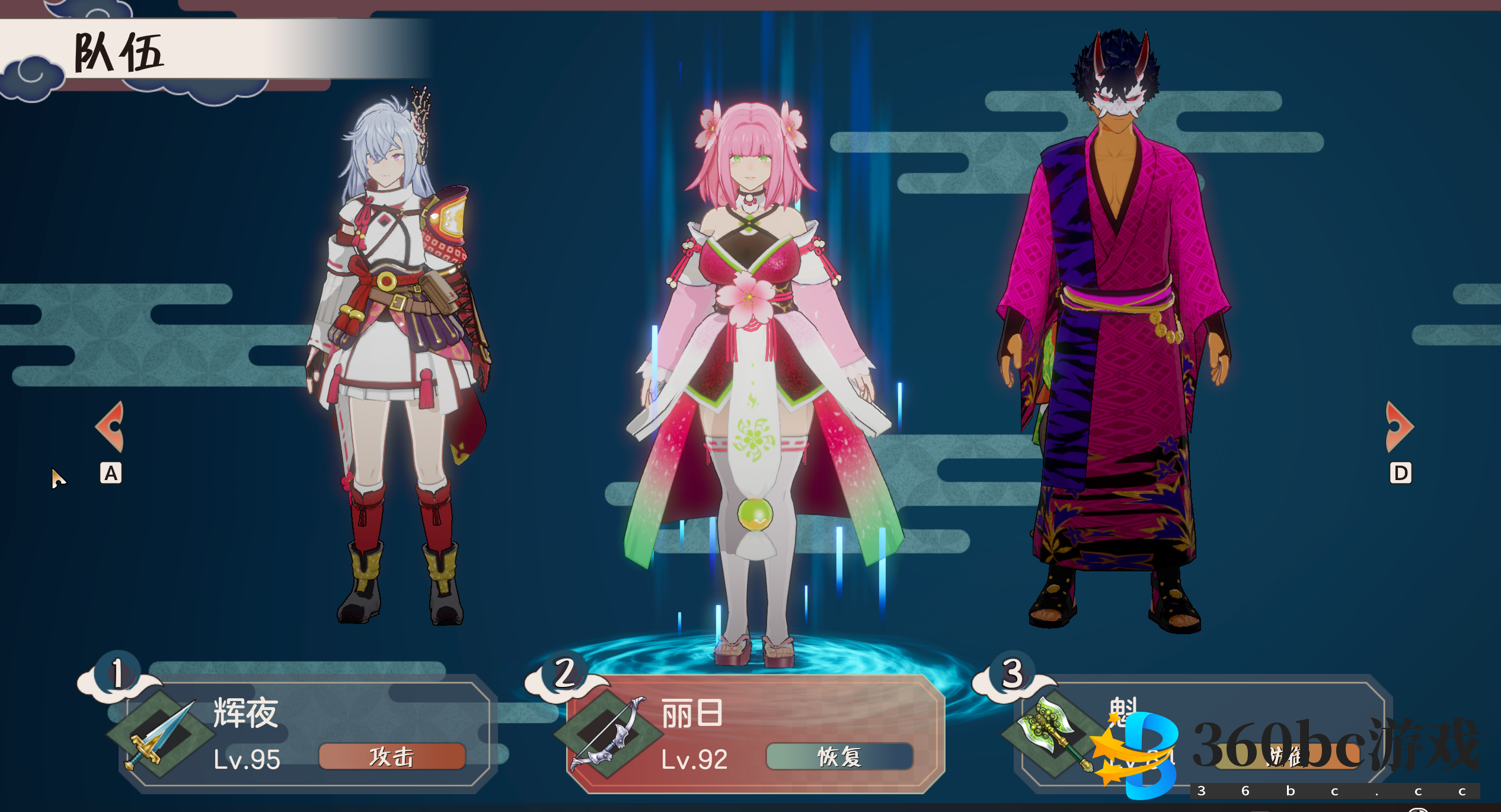Click the 攻击 role tag
Image resolution: width=1501 pixels, height=812 pixels.
tap(392, 757)
